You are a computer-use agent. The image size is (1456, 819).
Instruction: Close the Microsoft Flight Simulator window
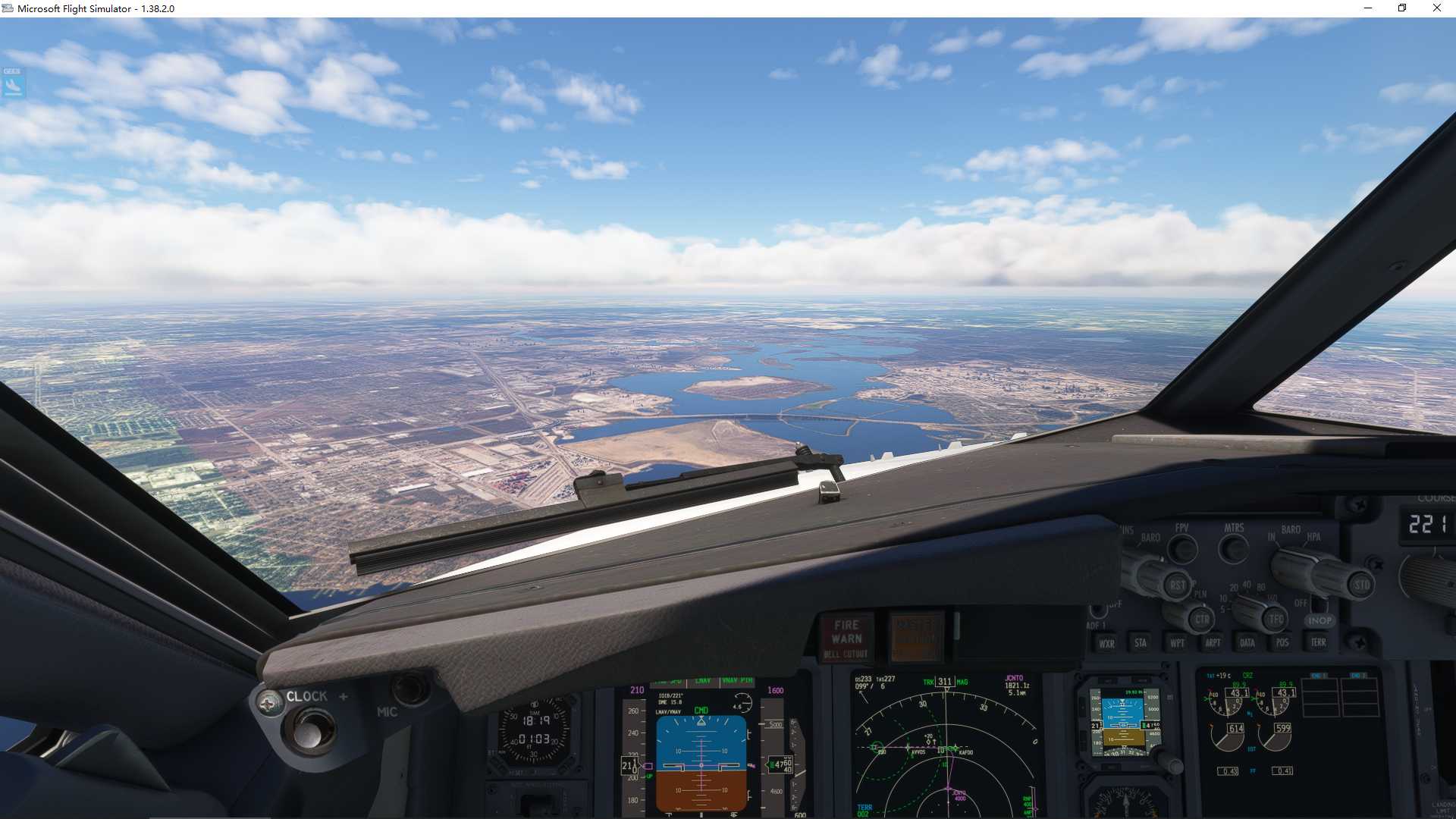(1436, 8)
